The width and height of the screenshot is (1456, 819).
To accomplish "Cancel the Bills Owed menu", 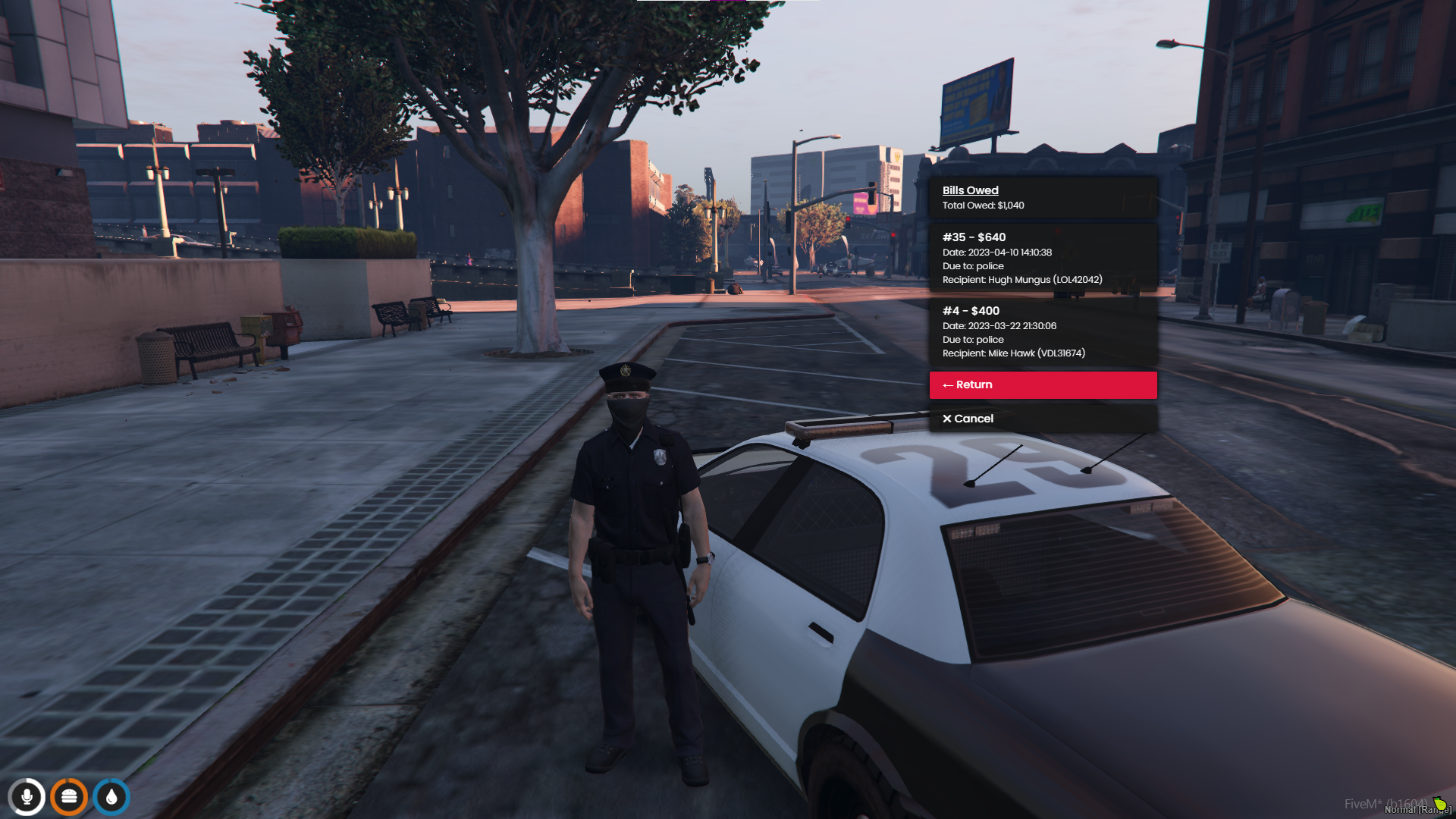I will [1043, 419].
